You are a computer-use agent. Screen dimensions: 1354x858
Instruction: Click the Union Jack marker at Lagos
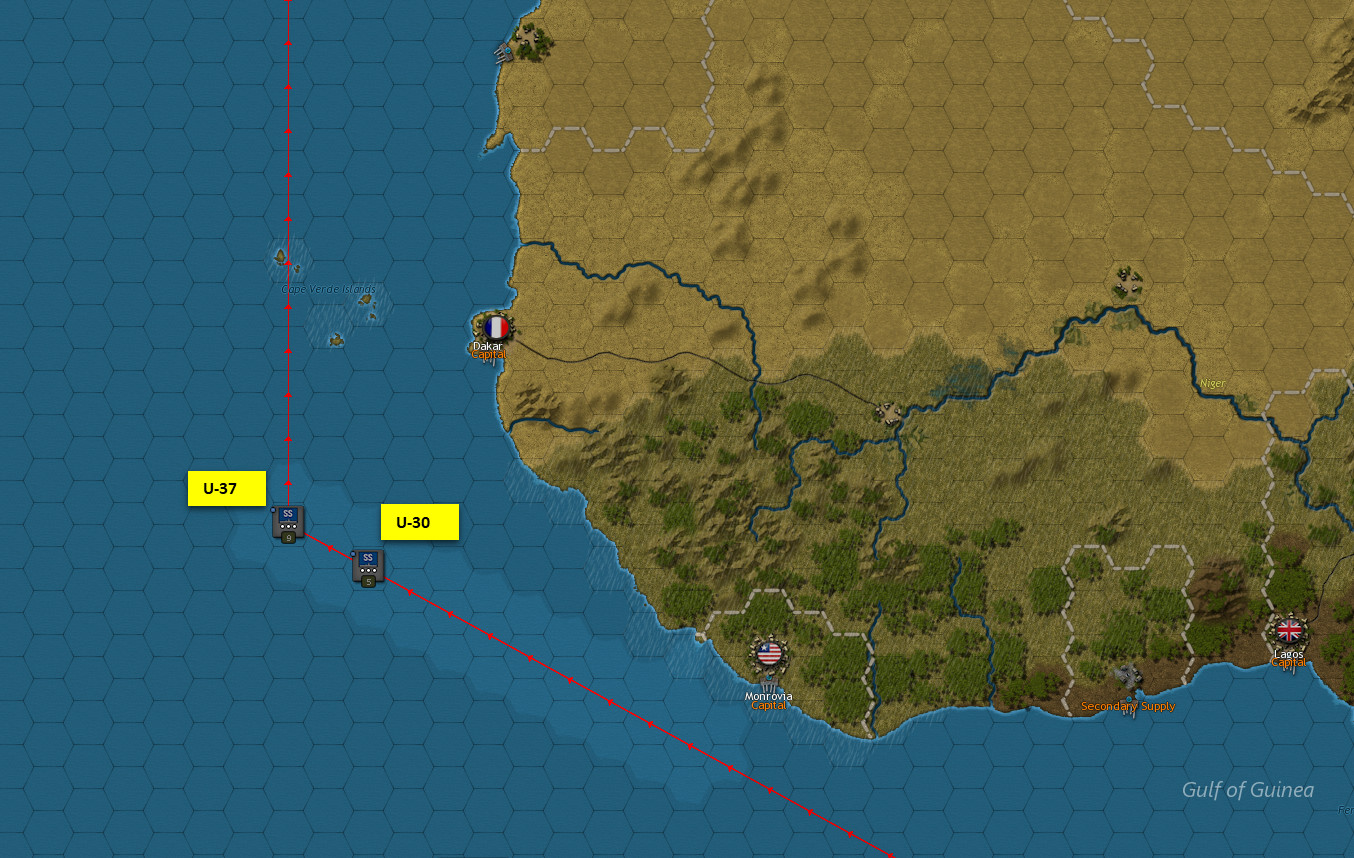[1288, 631]
